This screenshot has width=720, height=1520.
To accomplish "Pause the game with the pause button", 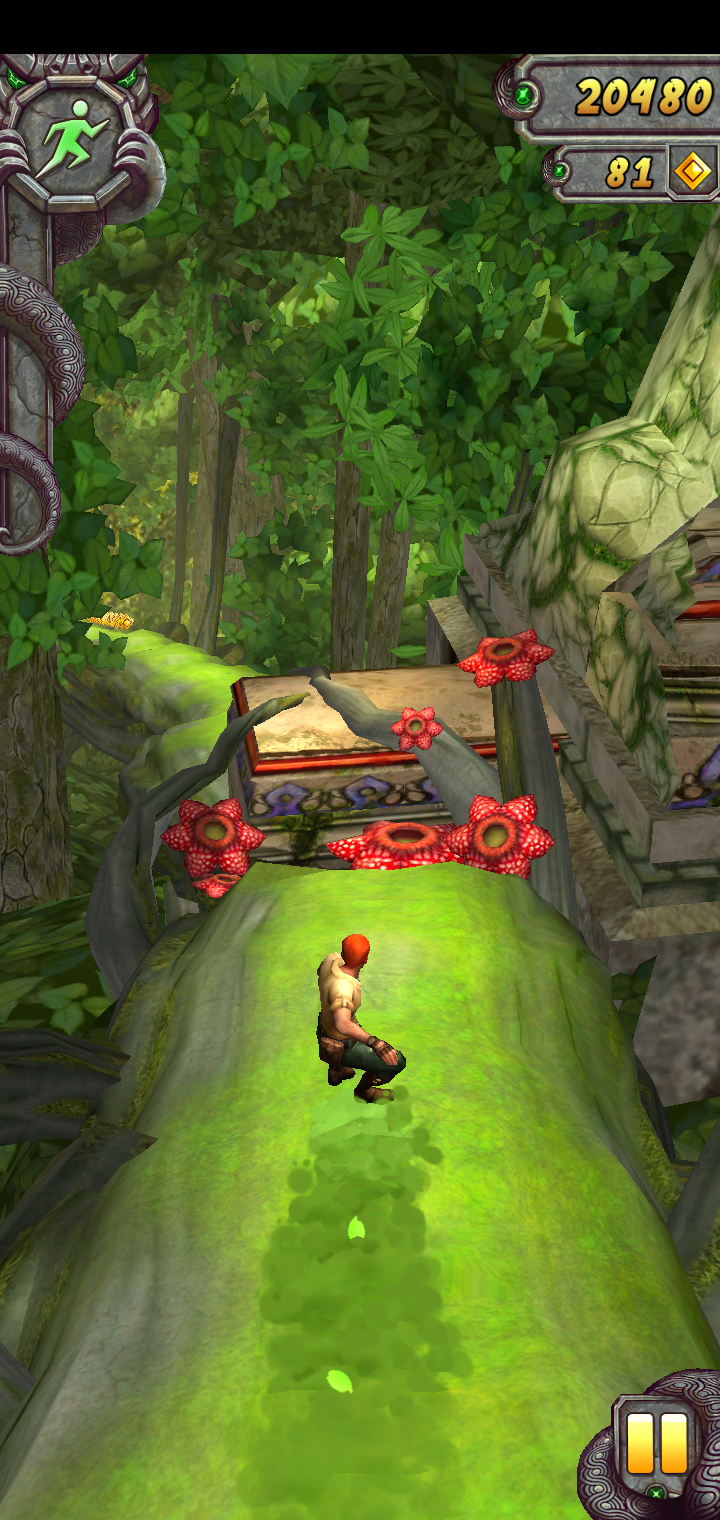I will click(657, 1442).
